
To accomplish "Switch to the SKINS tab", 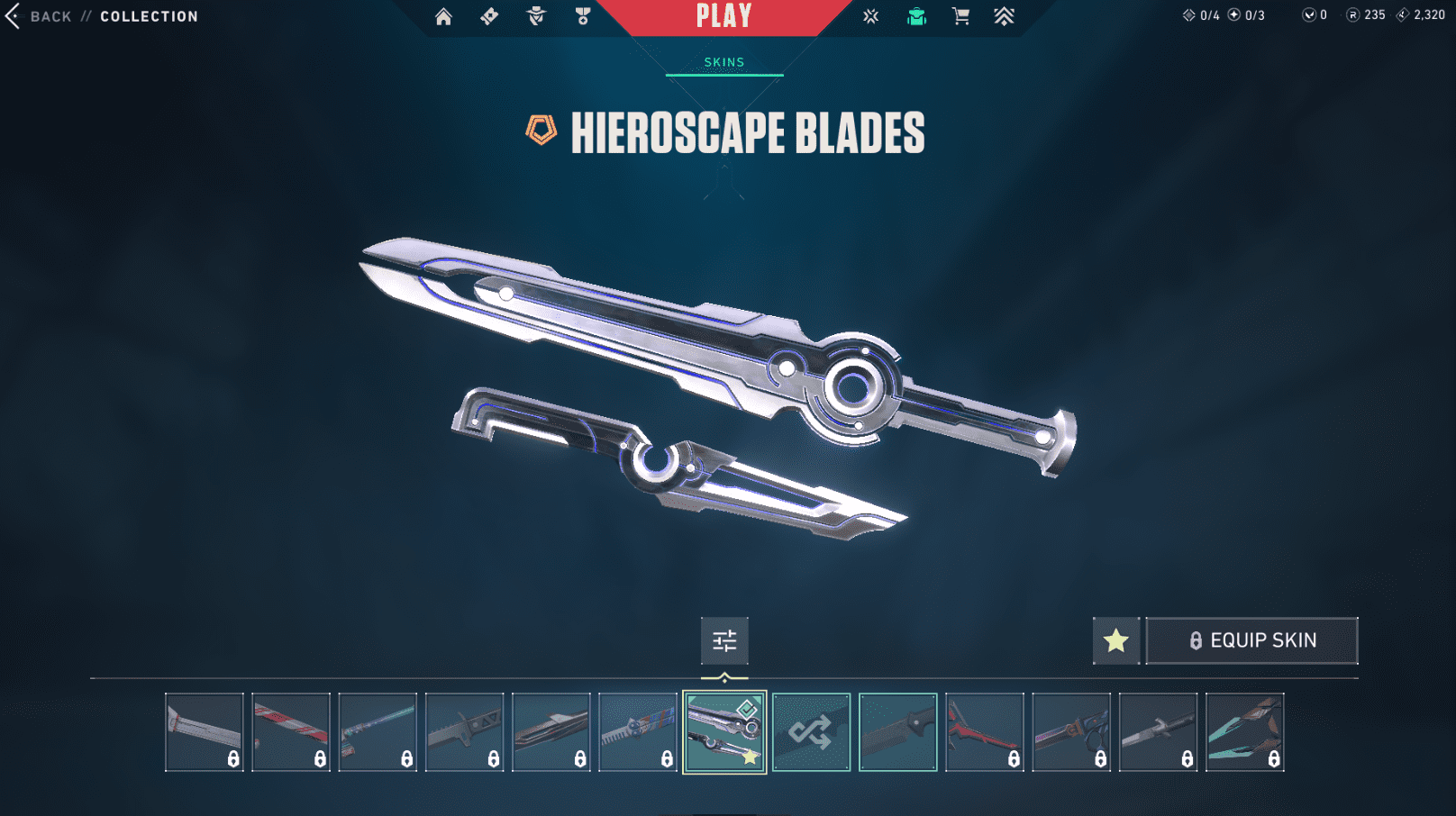I will pyautogui.click(x=723, y=61).
